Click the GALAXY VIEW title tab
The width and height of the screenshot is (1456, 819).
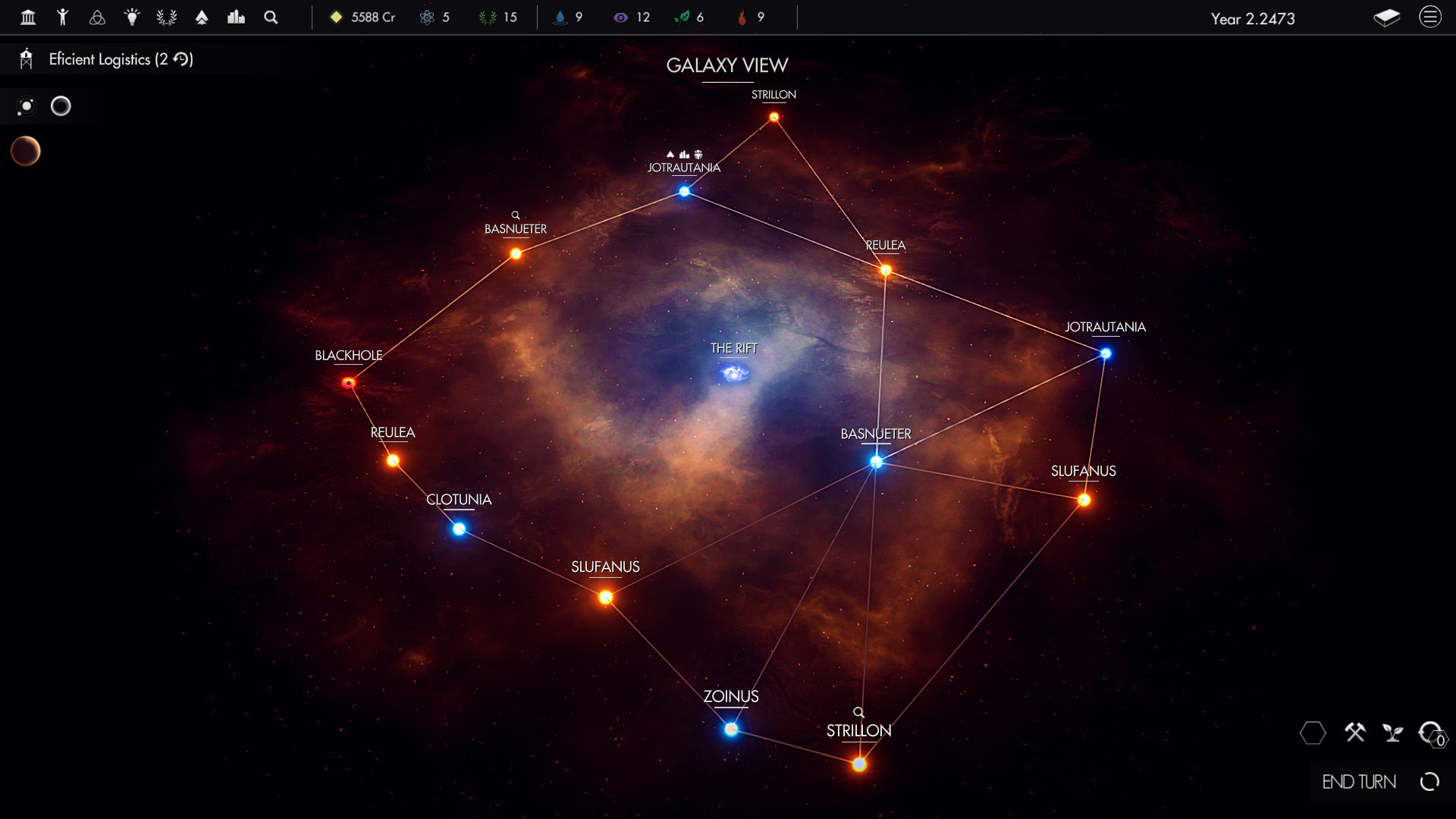[x=727, y=66]
